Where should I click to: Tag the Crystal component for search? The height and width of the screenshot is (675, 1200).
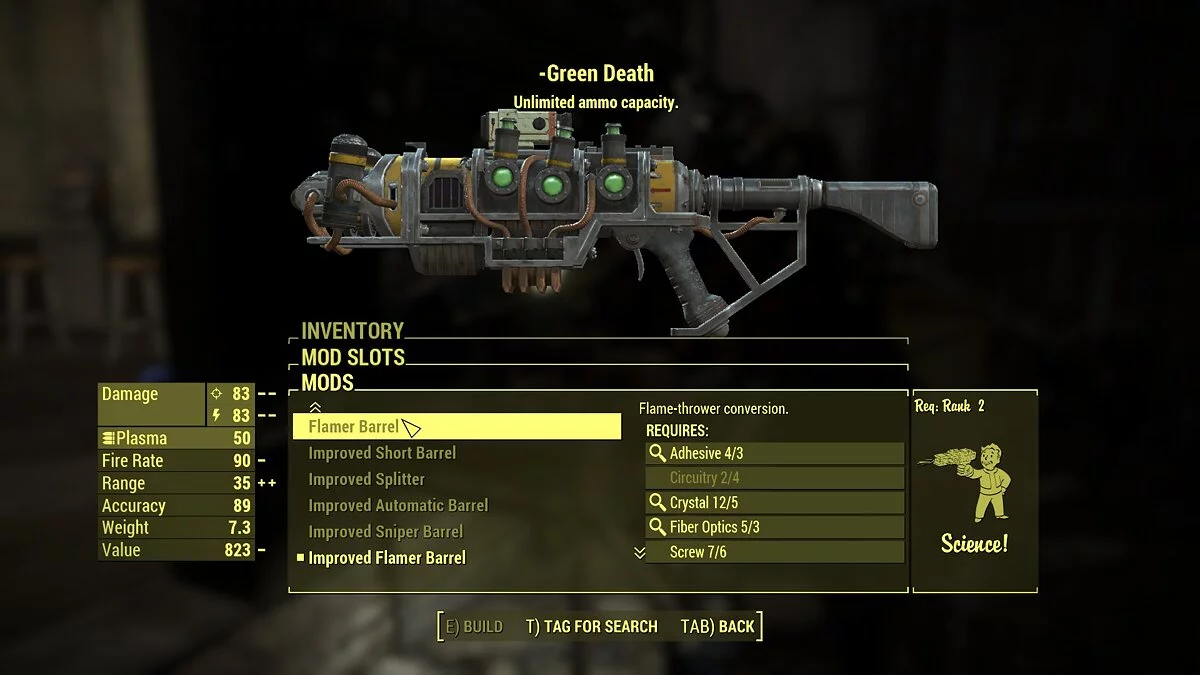click(774, 503)
